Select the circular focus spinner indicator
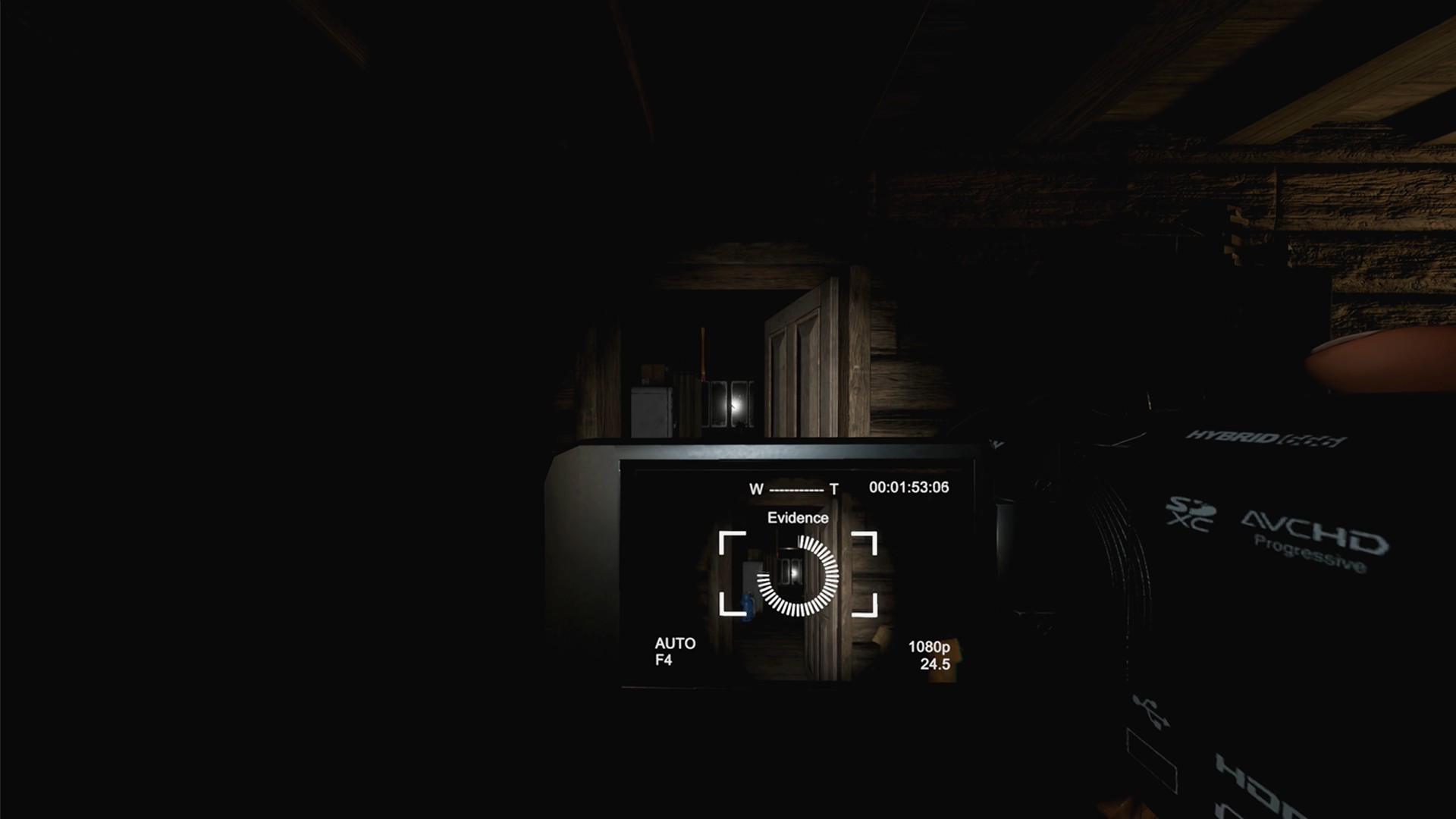The width and height of the screenshot is (1456, 819). tap(798, 576)
